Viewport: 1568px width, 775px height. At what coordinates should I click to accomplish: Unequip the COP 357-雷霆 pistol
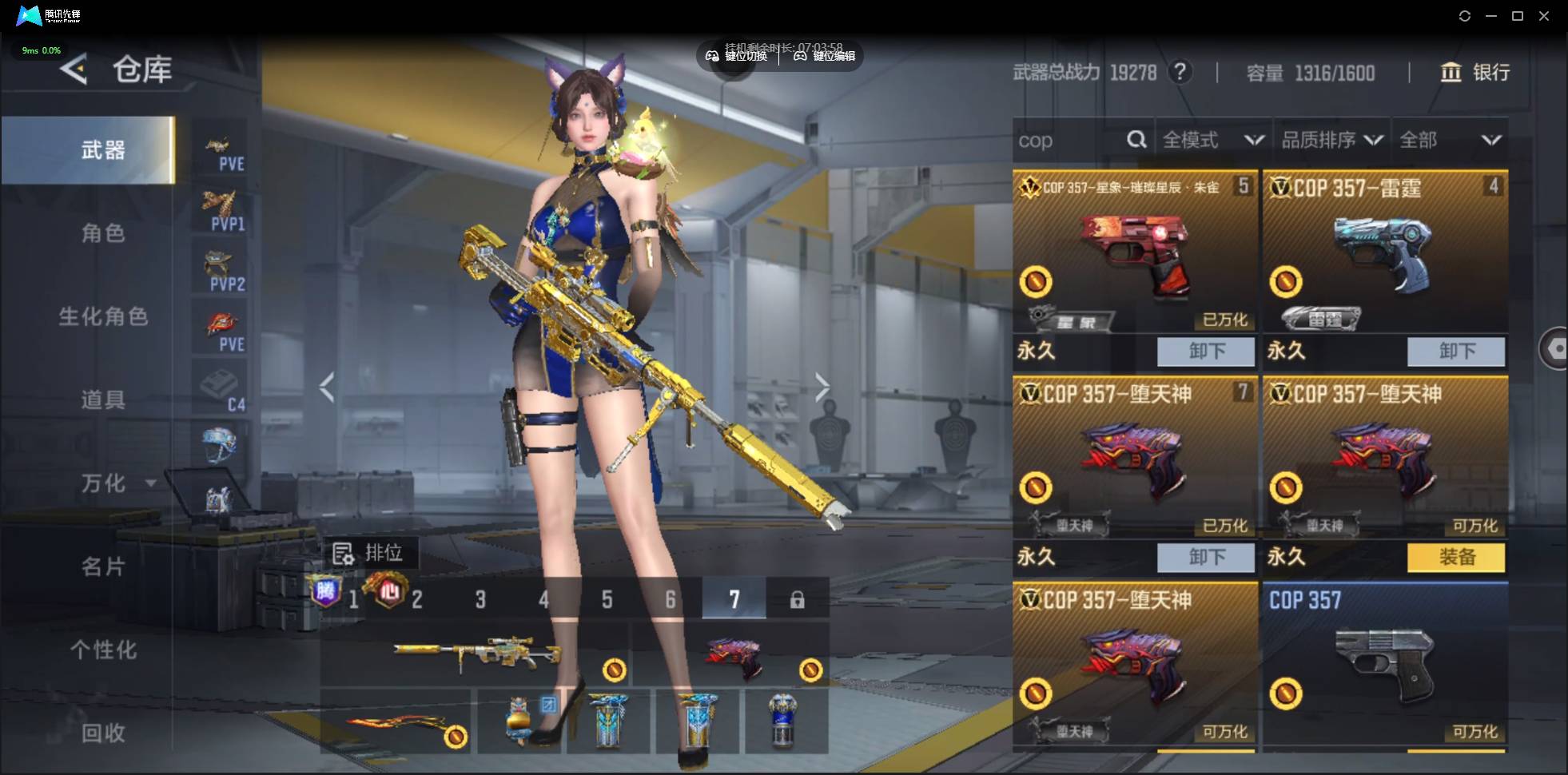click(x=1455, y=351)
